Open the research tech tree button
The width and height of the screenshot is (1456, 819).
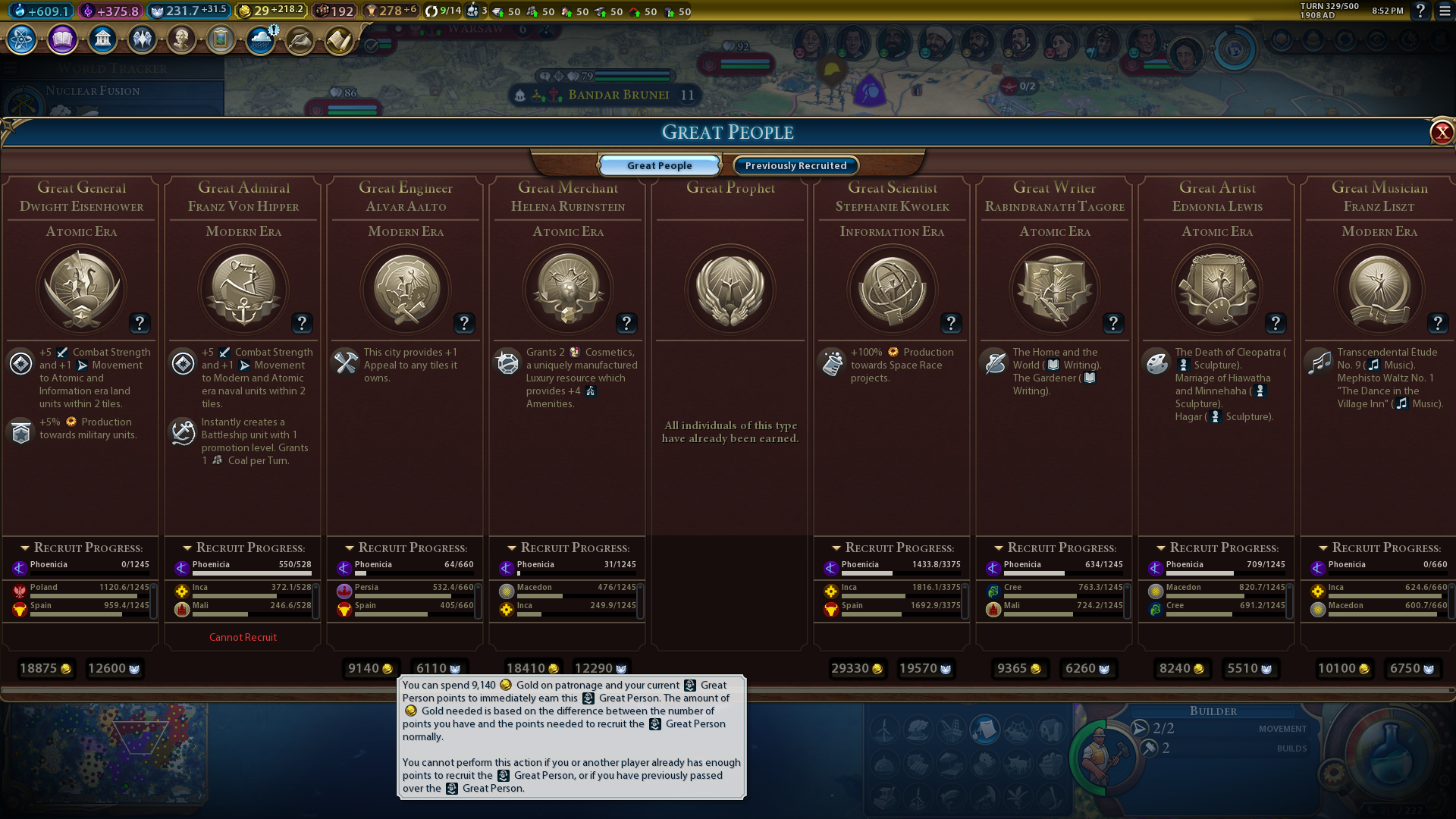22,39
